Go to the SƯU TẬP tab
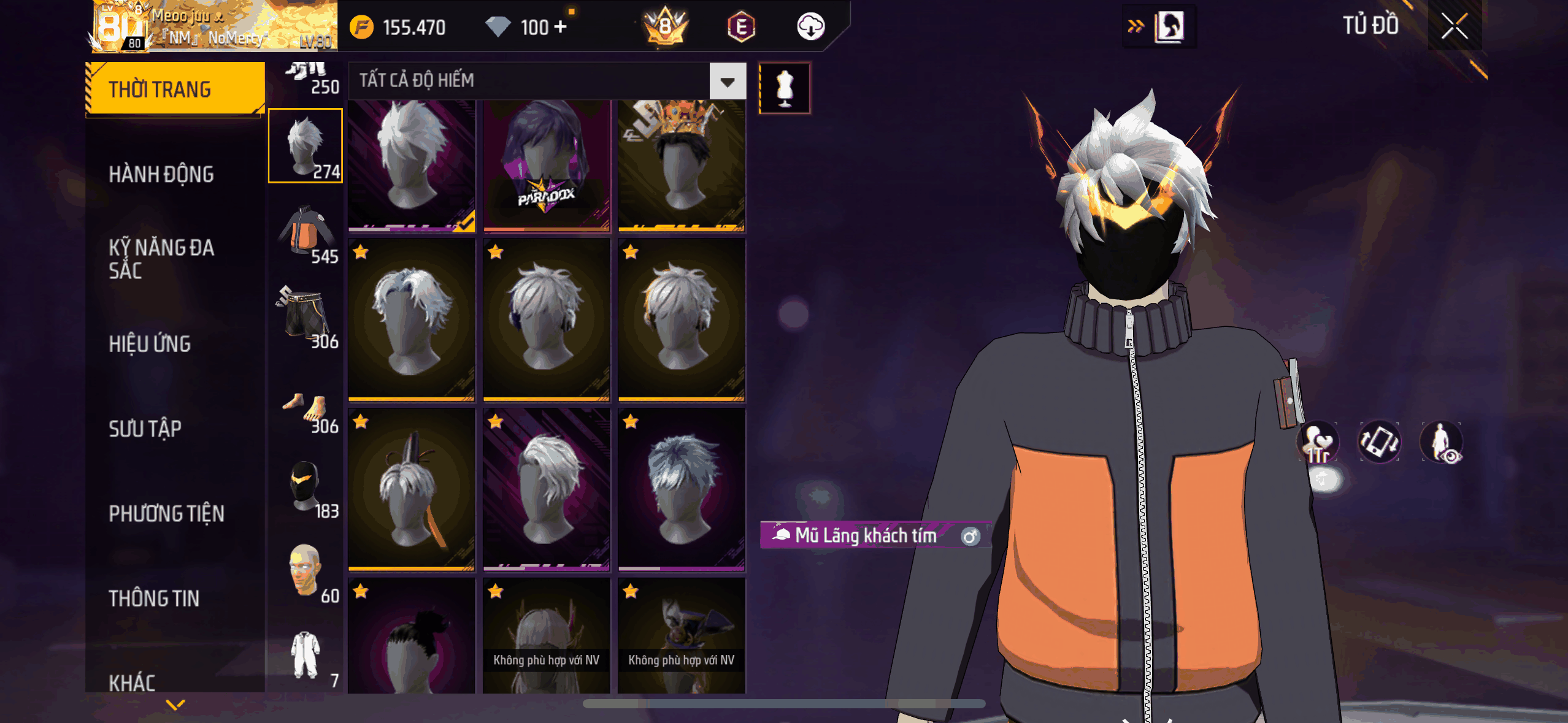 pos(145,429)
